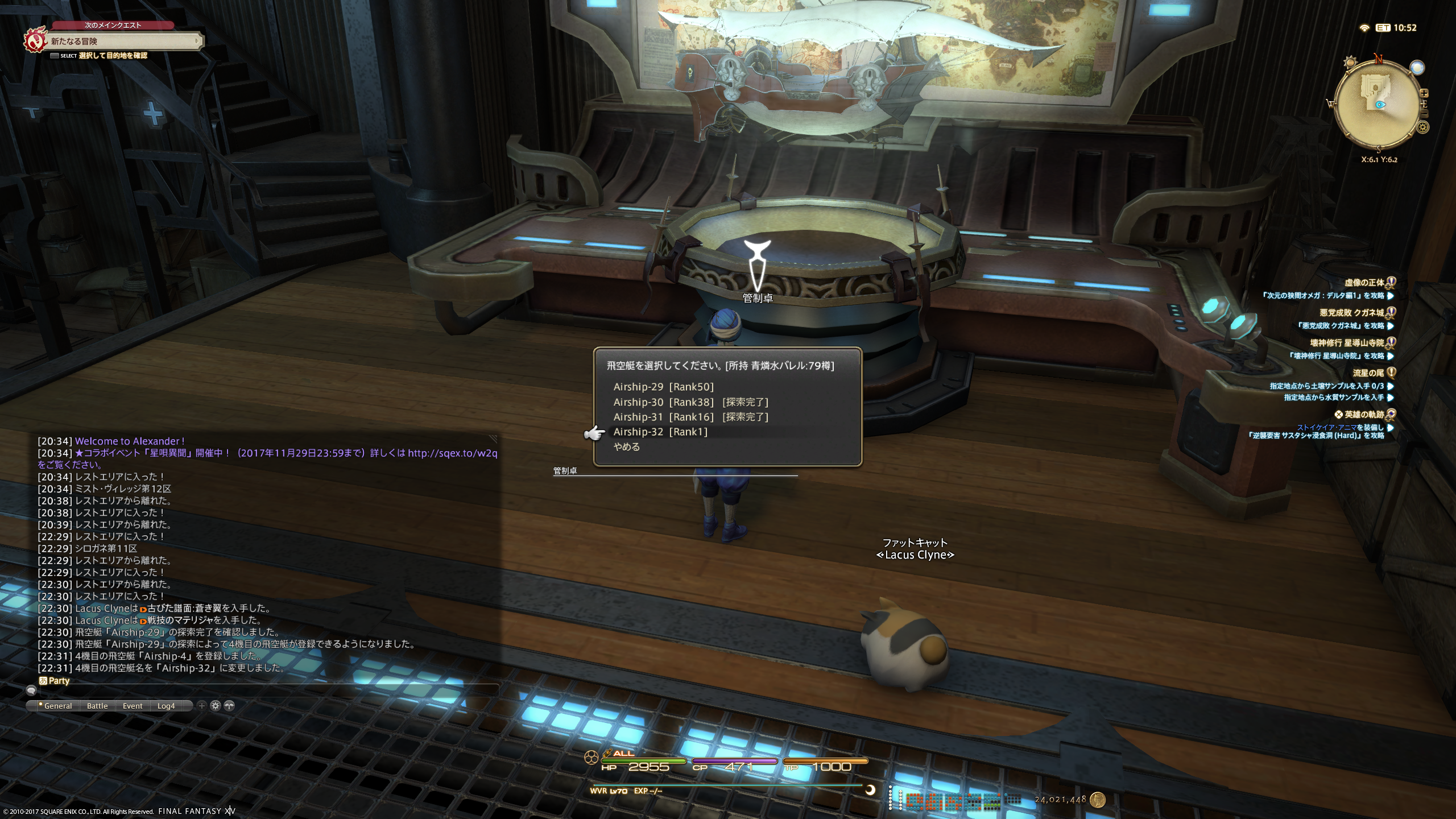Open the 流星の尾 quest in tracker

click(1368, 373)
